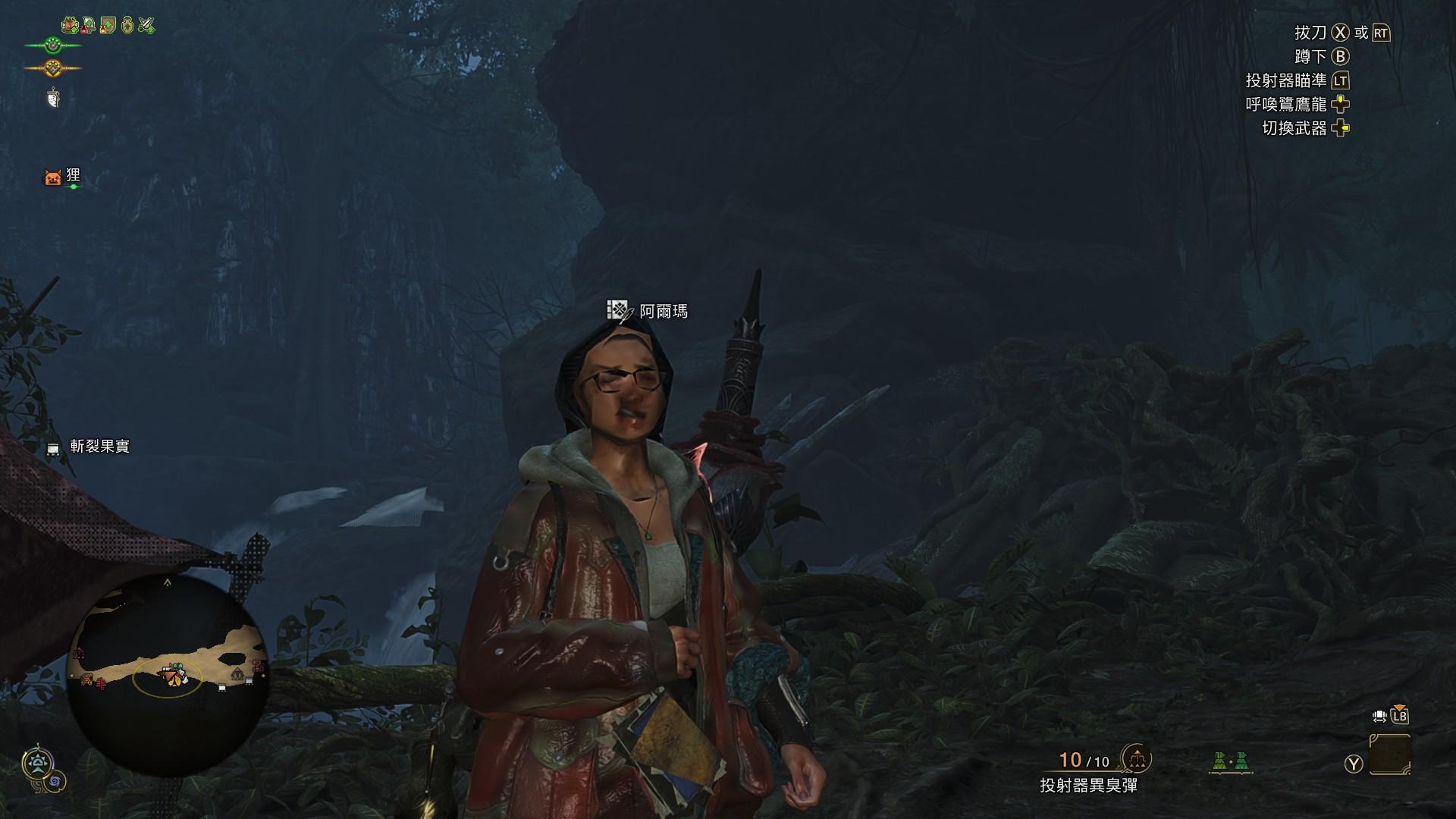Select the meal buff icon with meat

[x=71, y=26]
